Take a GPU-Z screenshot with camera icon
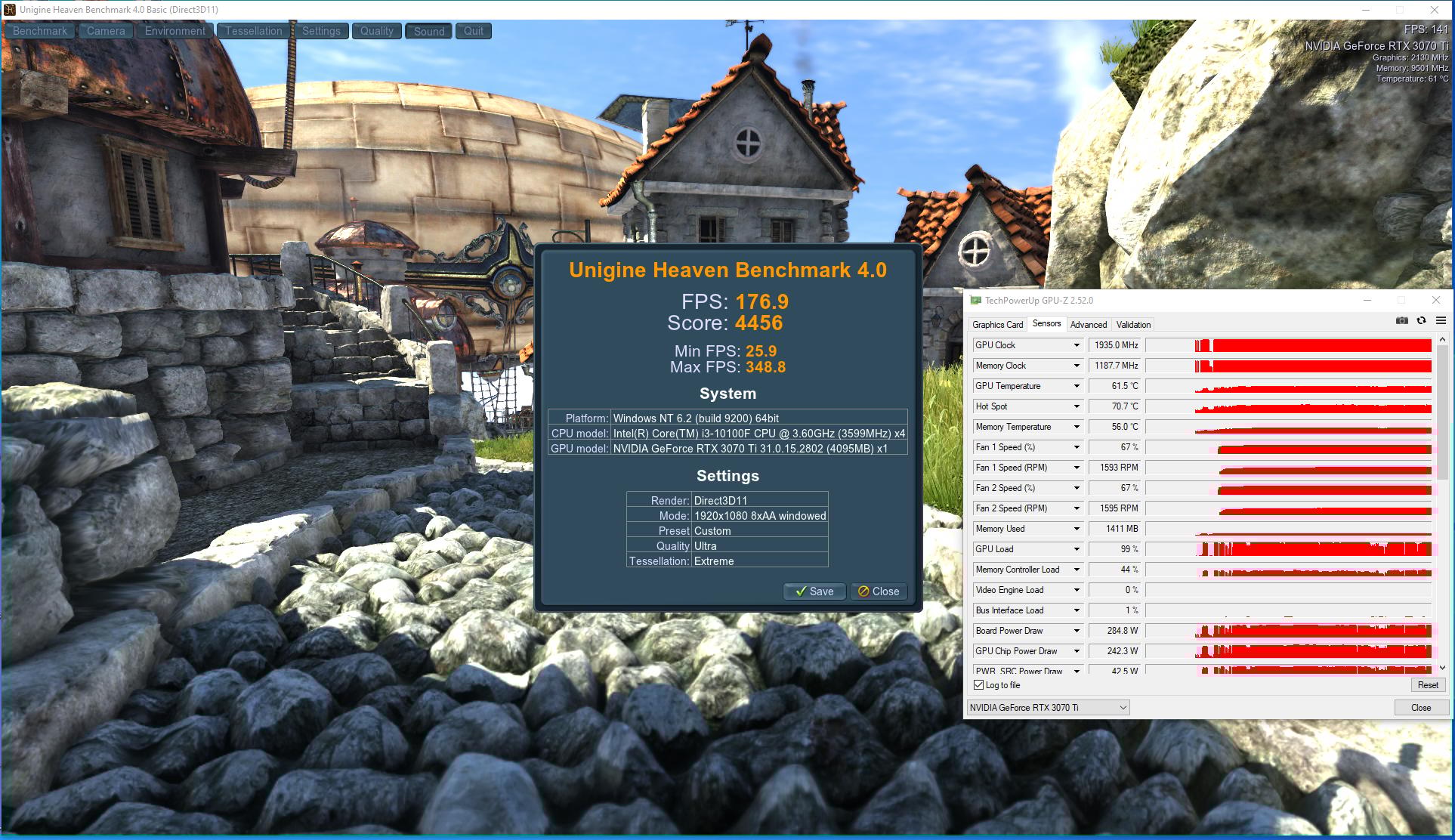1455x840 pixels. [1401, 321]
